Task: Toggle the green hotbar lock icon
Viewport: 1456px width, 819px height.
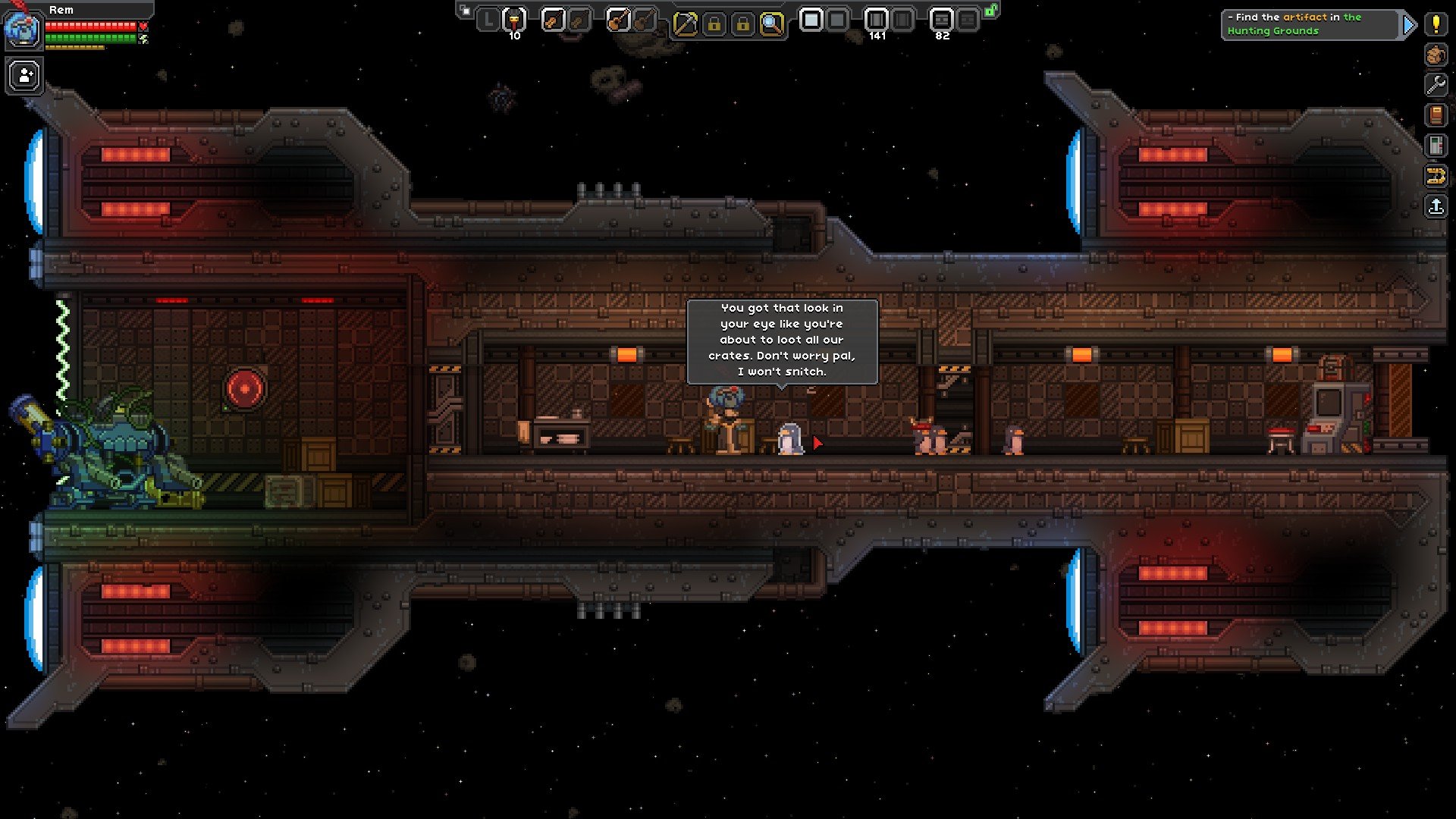Action: click(990, 11)
